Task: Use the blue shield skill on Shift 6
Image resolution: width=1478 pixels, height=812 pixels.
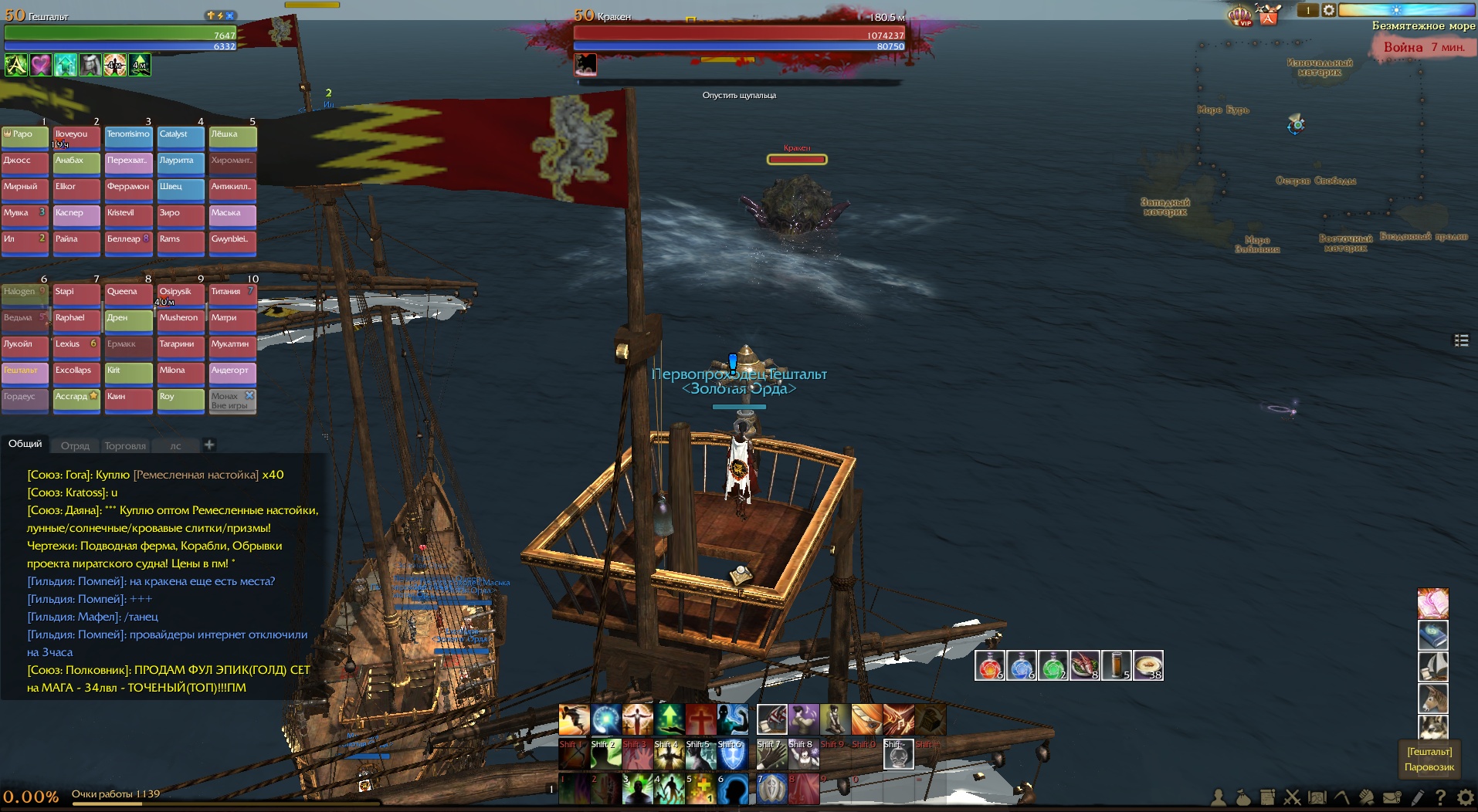Action: point(732,755)
